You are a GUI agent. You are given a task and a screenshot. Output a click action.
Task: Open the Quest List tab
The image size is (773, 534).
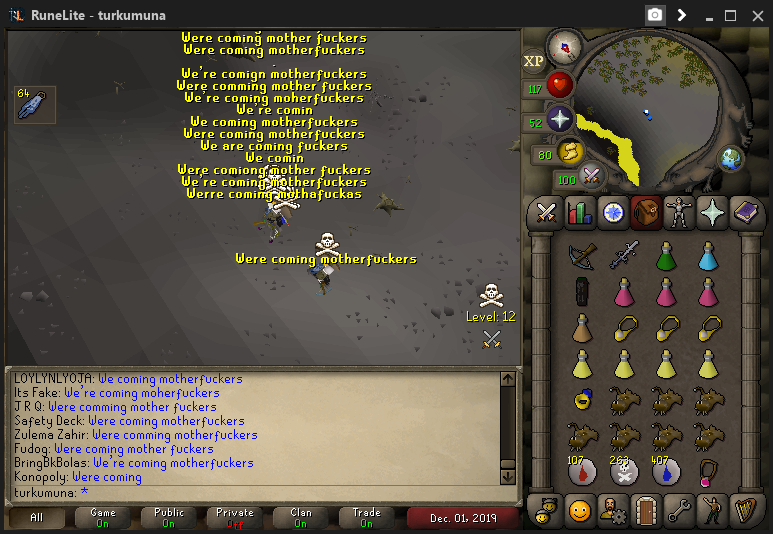click(x=612, y=212)
